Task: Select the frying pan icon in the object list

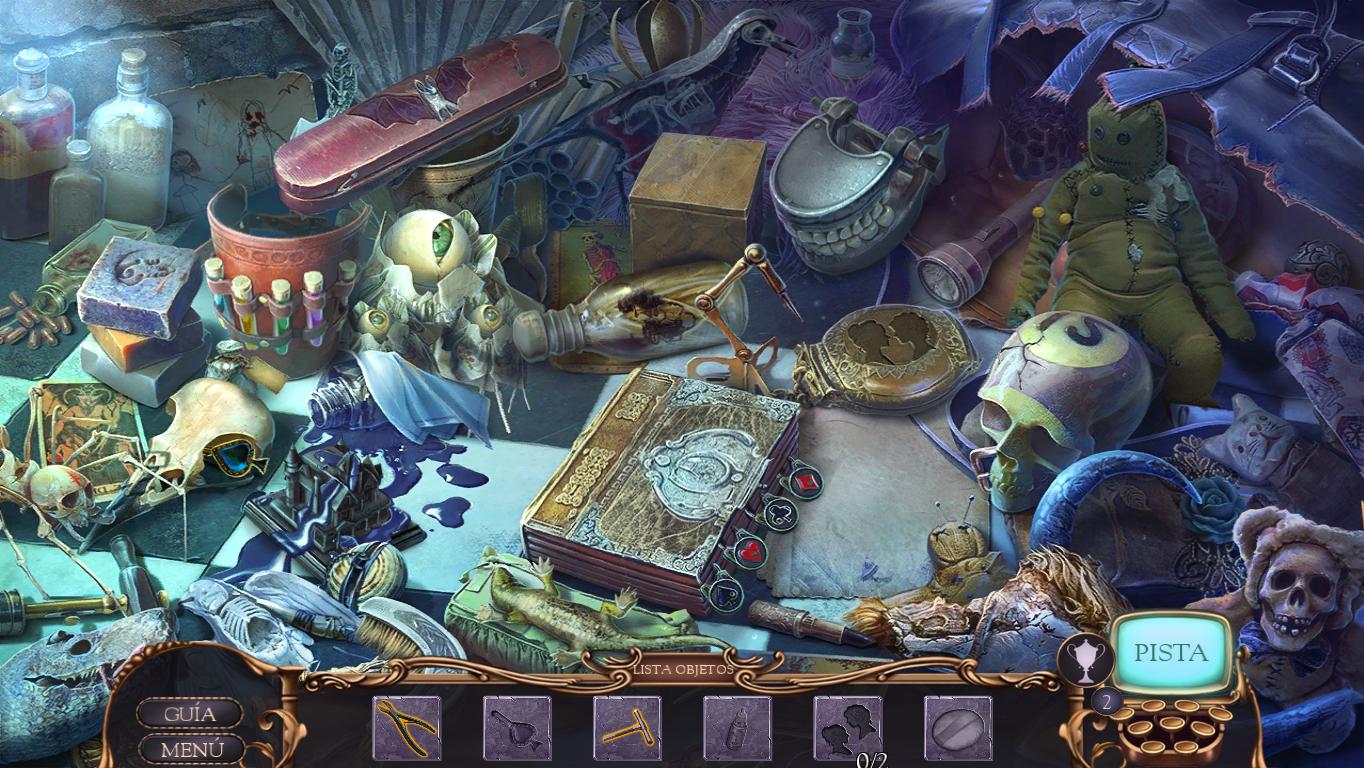Action: click(517, 729)
